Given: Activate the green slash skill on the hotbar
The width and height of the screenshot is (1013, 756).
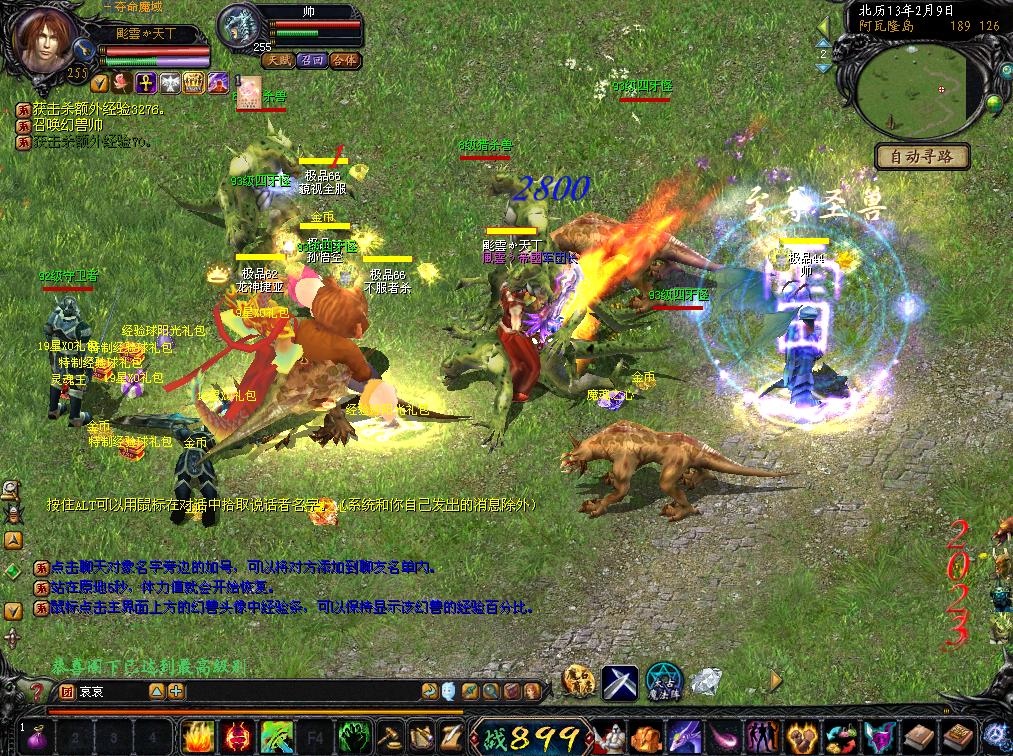Looking at the screenshot, I should click(x=274, y=738).
